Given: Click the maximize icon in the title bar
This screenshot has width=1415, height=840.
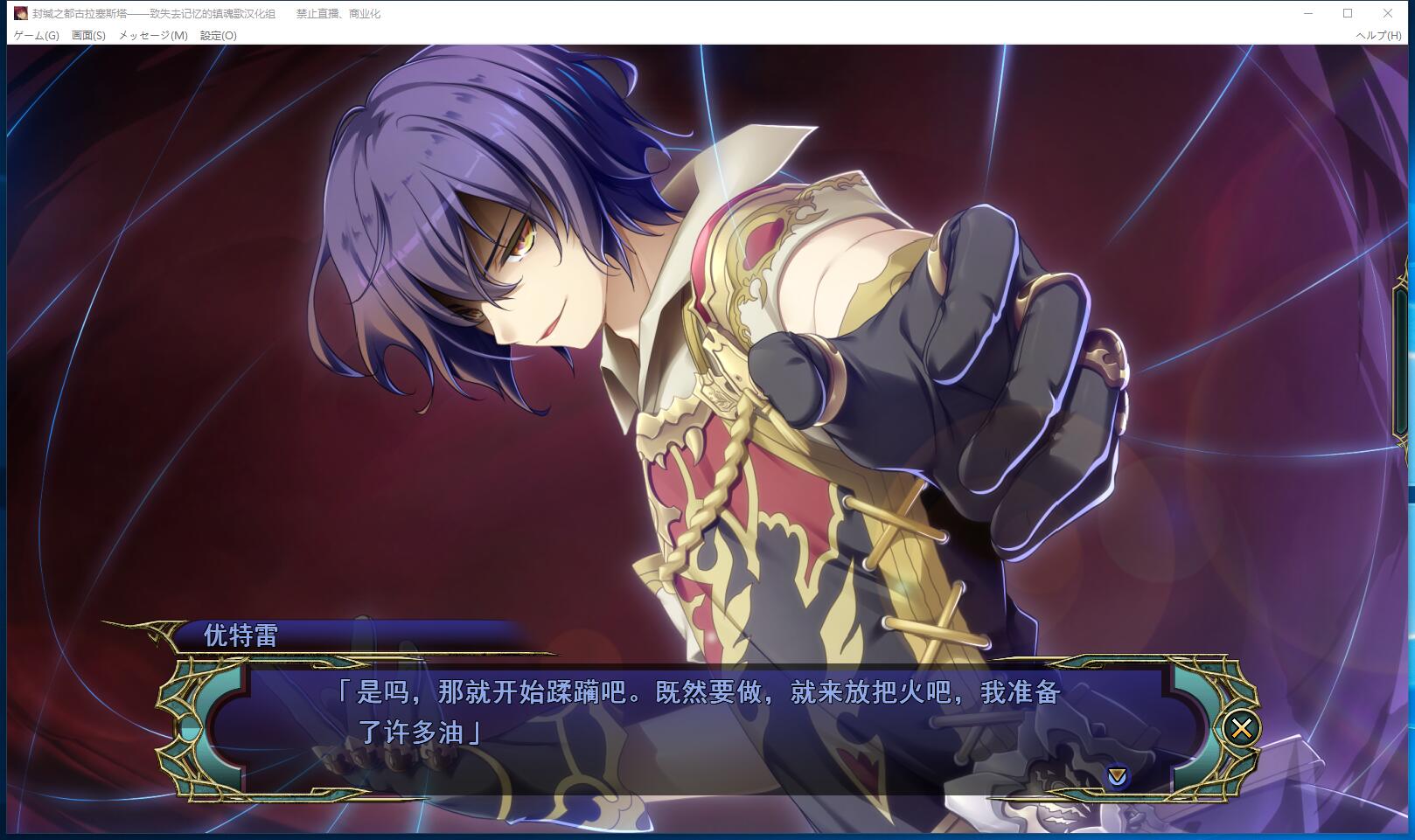Looking at the screenshot, I should pos(1348,14).
